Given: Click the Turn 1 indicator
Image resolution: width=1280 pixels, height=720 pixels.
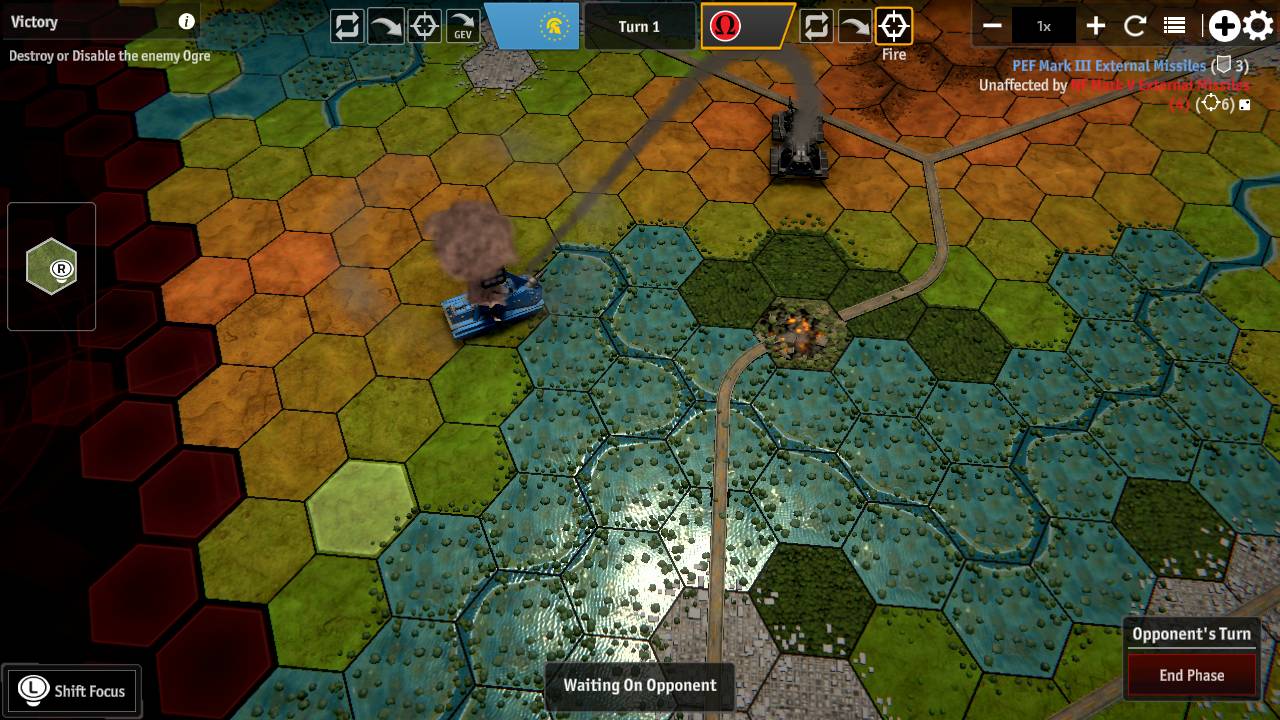Looking at the screenshot, I should coord(640,26).
